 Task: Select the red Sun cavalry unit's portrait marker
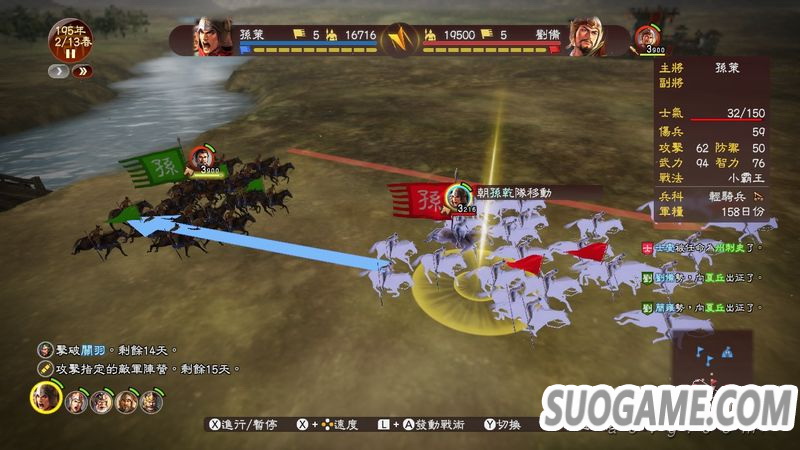tap(459, 195)
